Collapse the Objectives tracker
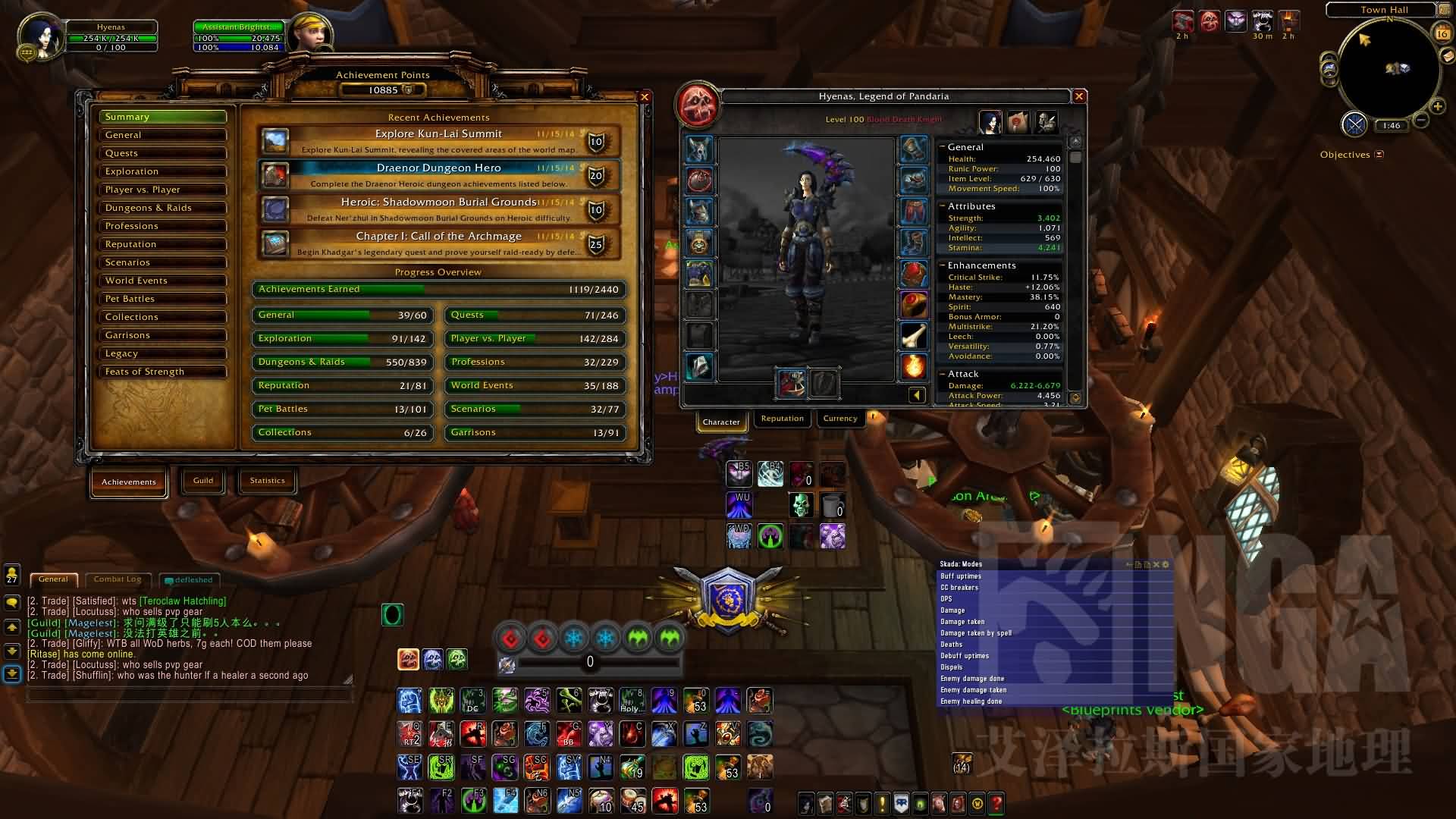This screenshot has width=1456, height=819. coord(1379,155)
